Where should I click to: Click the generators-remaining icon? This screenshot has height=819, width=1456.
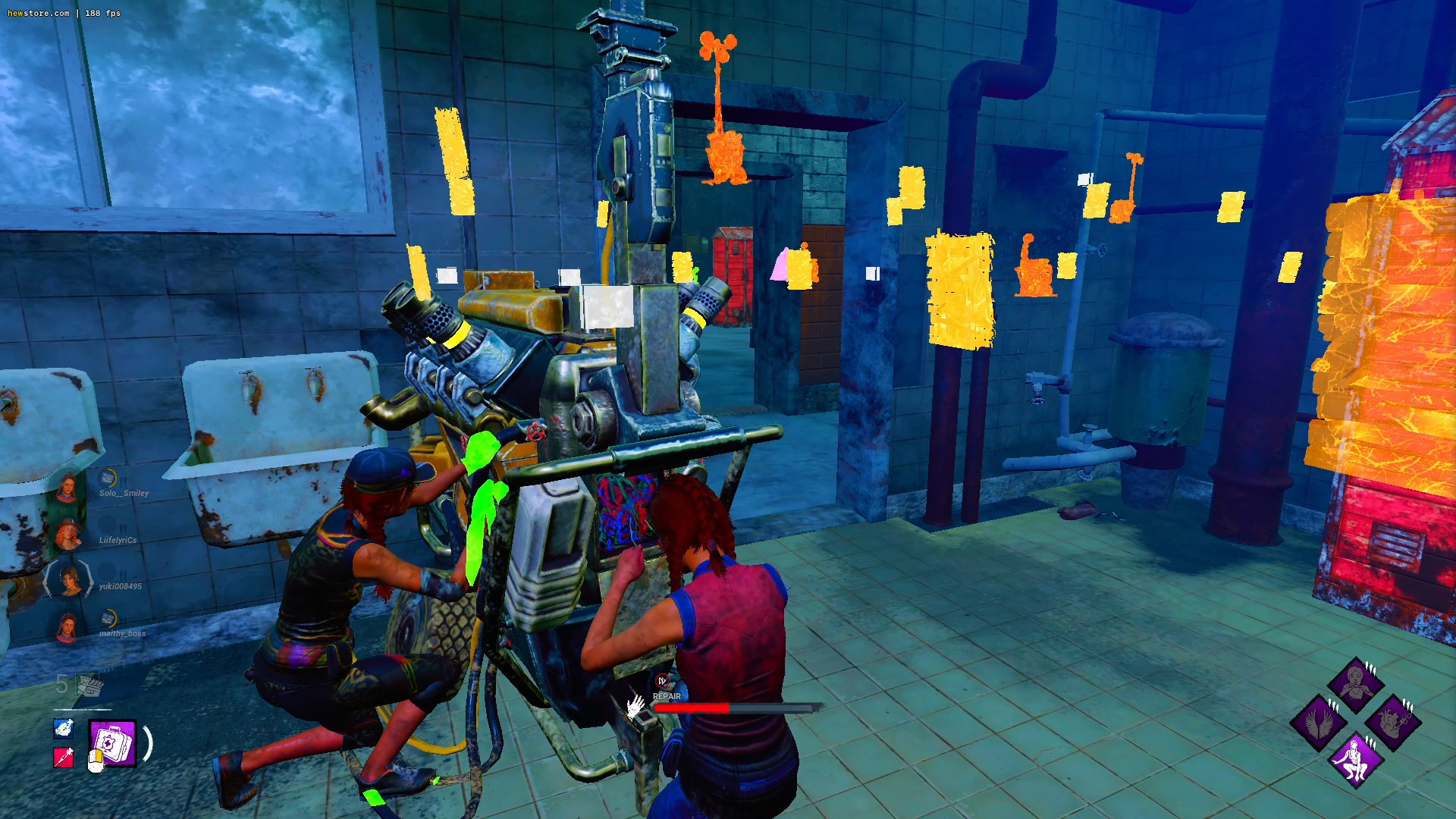click(x=89, y=686)
